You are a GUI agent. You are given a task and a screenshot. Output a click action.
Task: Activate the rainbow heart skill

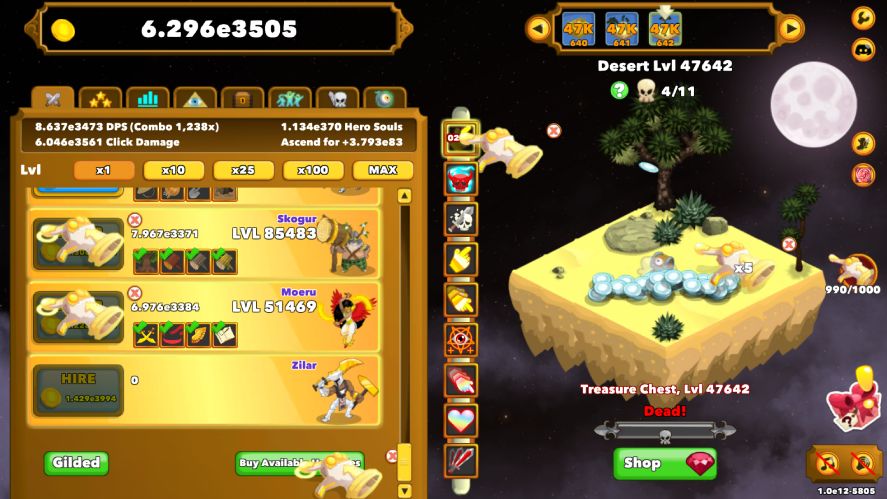pyautogui.click(x=461, y=420)
